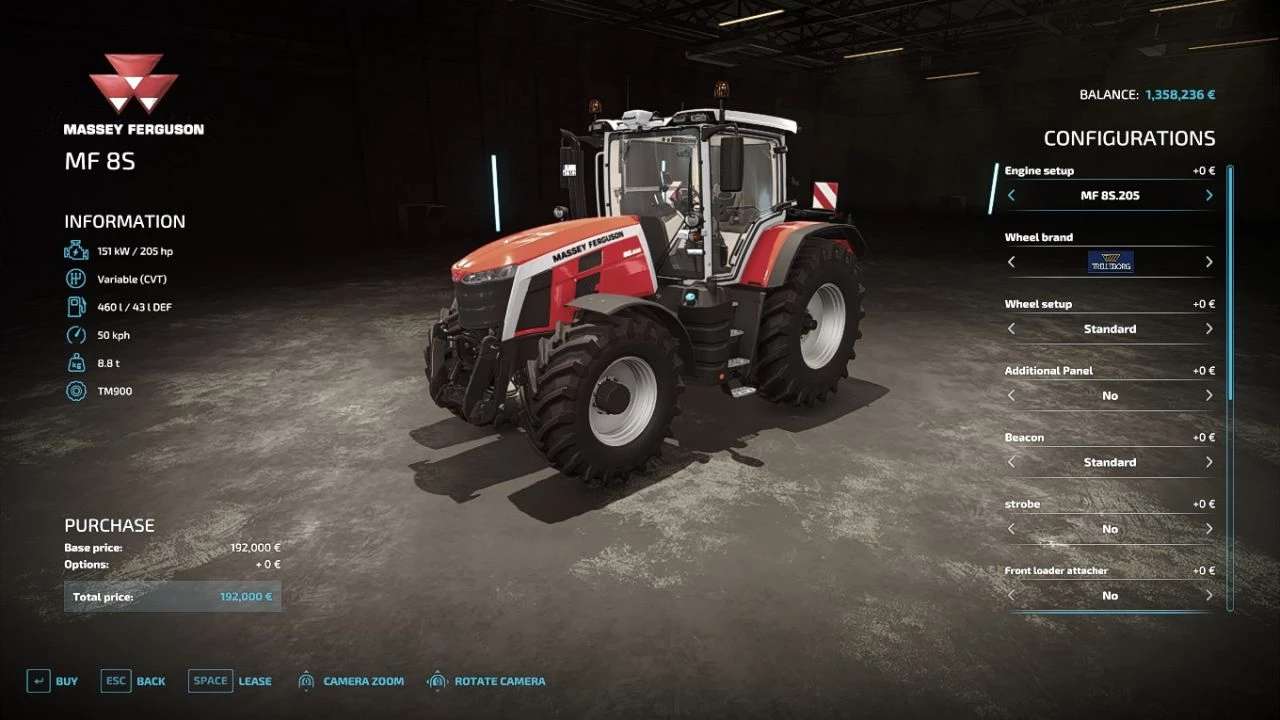Go back from the shop configuration

(133, 681)
